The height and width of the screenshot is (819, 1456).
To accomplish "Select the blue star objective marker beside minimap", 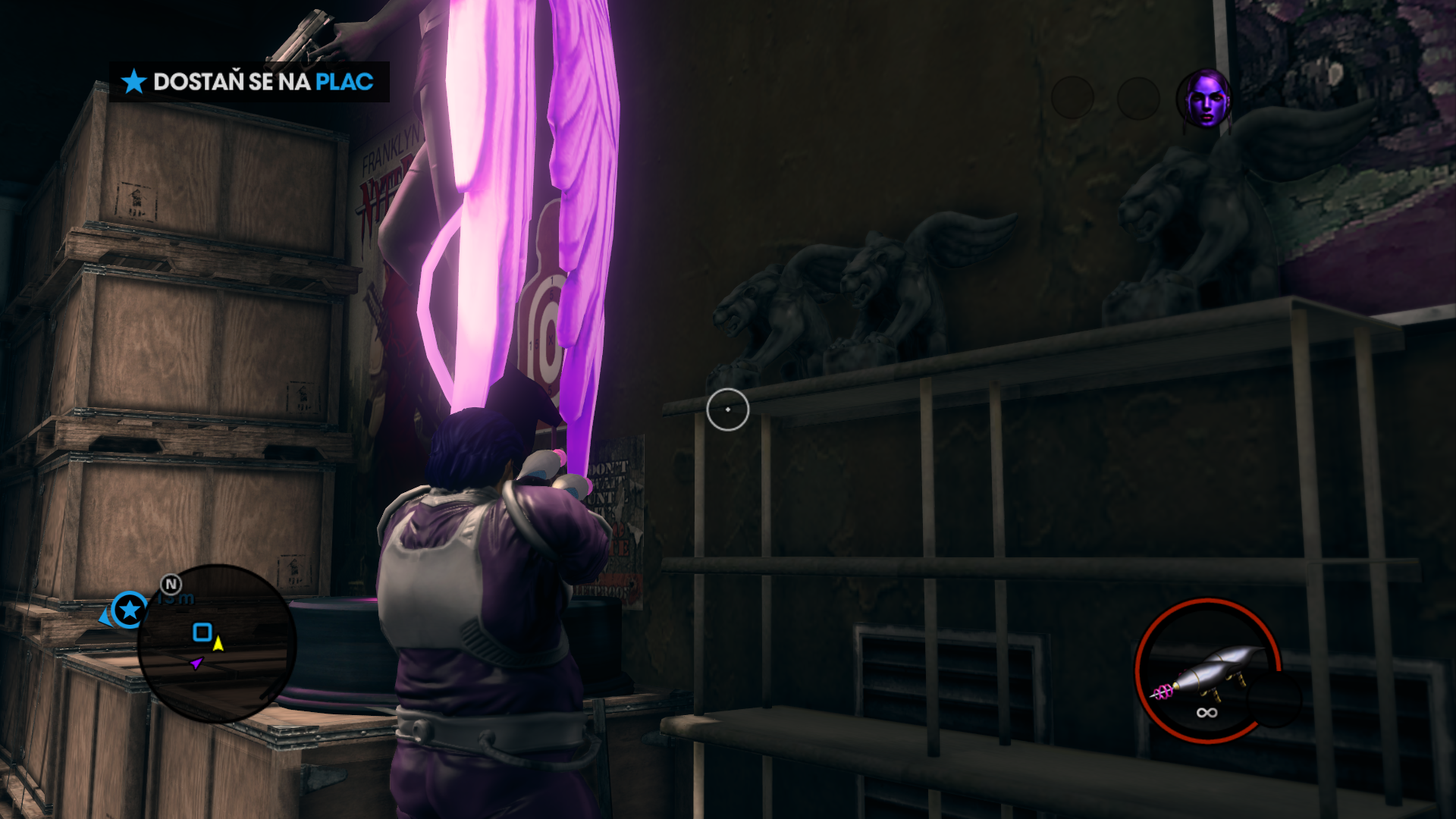I will (130, 609).
